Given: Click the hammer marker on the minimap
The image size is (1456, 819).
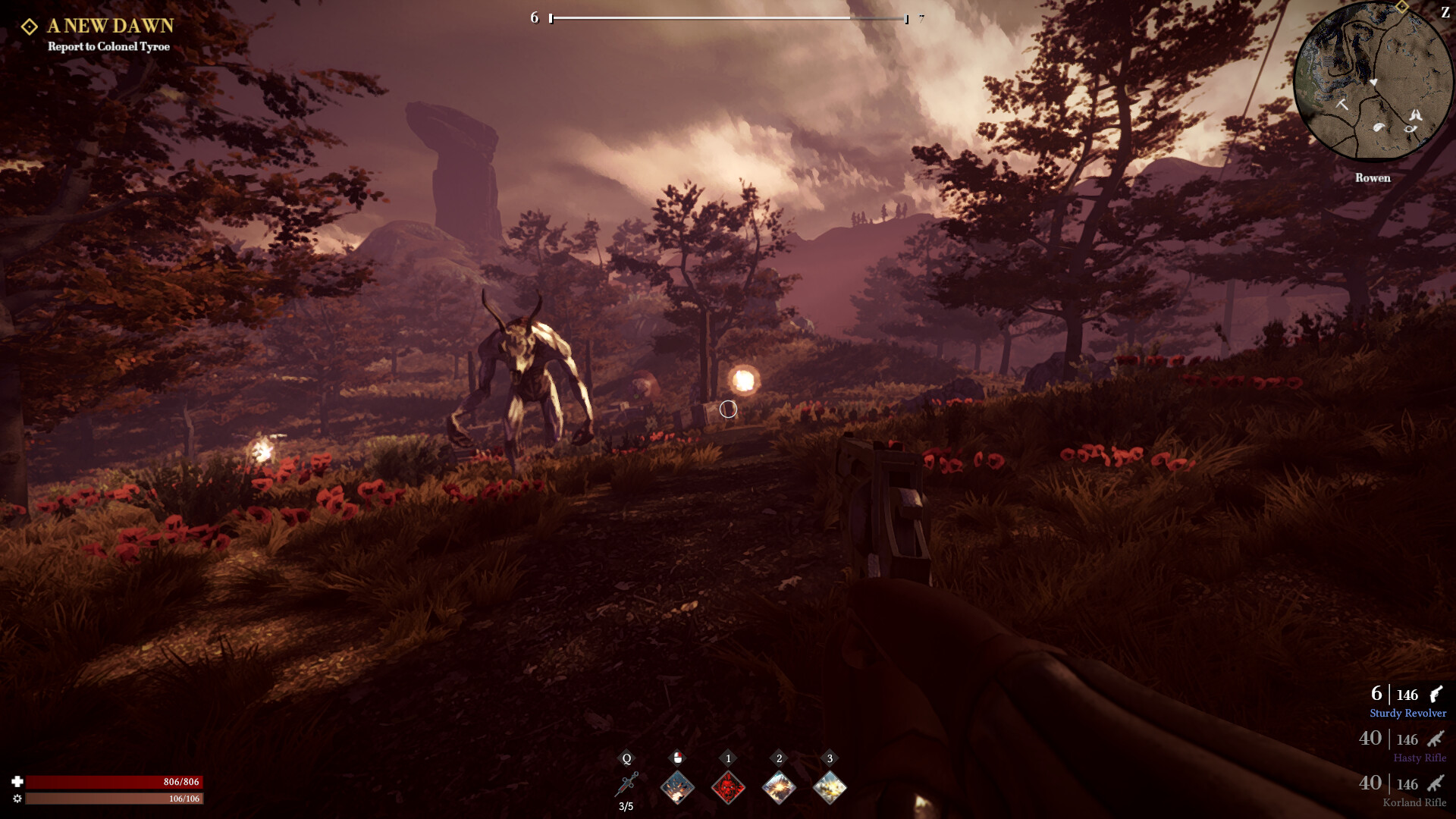Looking at the screenshot, I should pos(1341,104).
